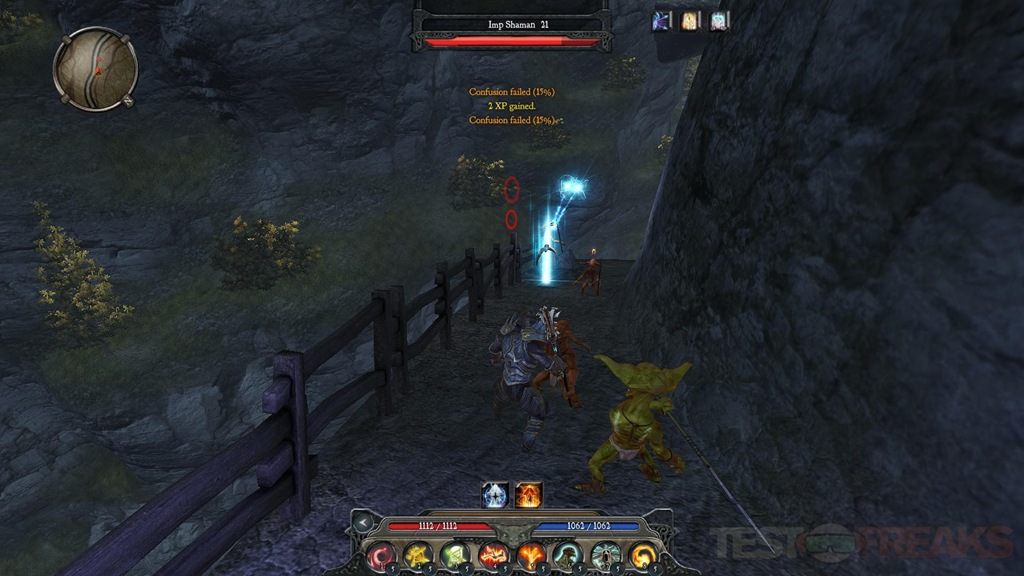Open the circular minimap
The width and height of the screenshot is (1024, 576).
[95, 68]
